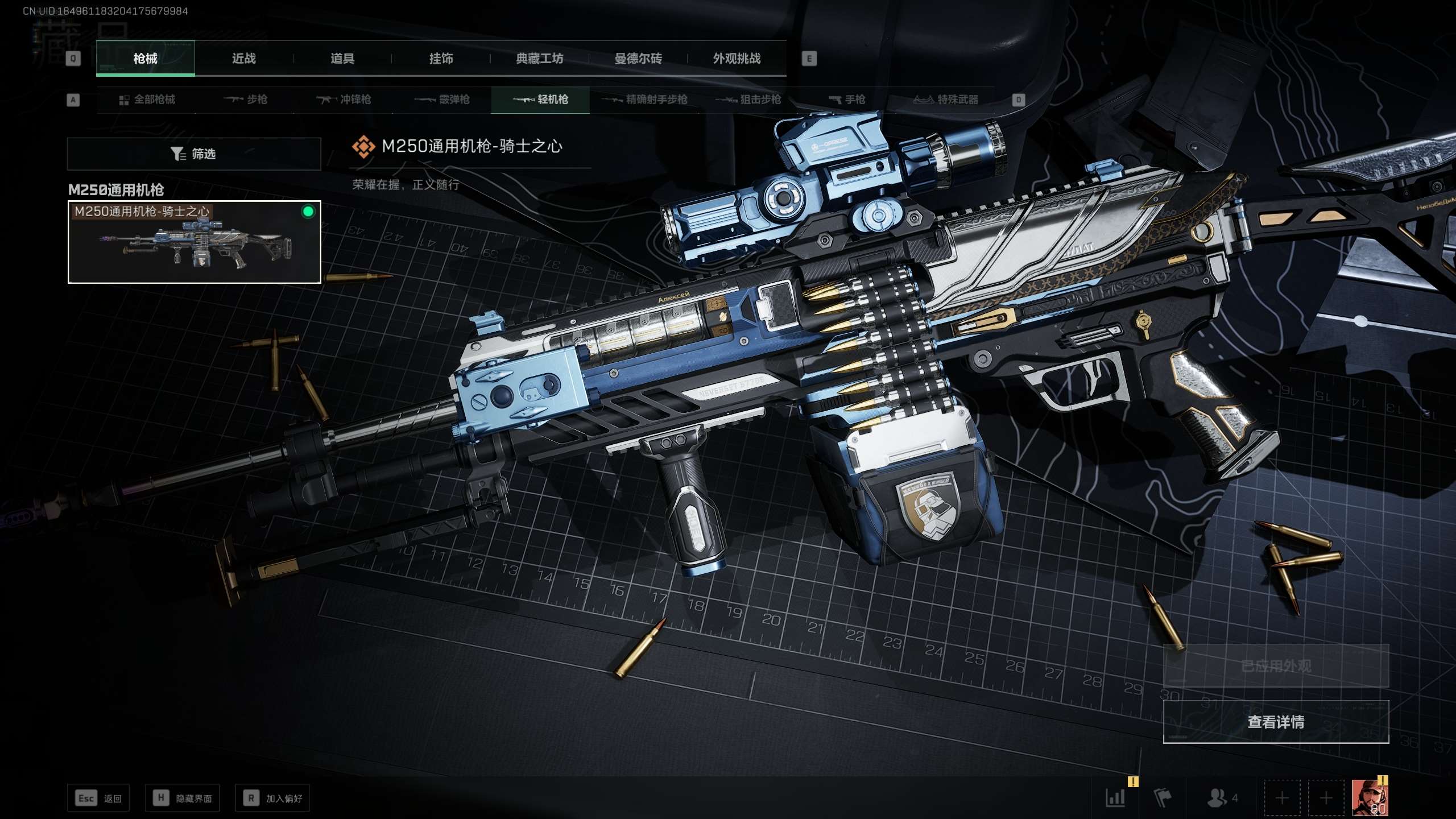1456x819 pixels.
Task: Open the 道具 items tab
Action: [342, 59]
